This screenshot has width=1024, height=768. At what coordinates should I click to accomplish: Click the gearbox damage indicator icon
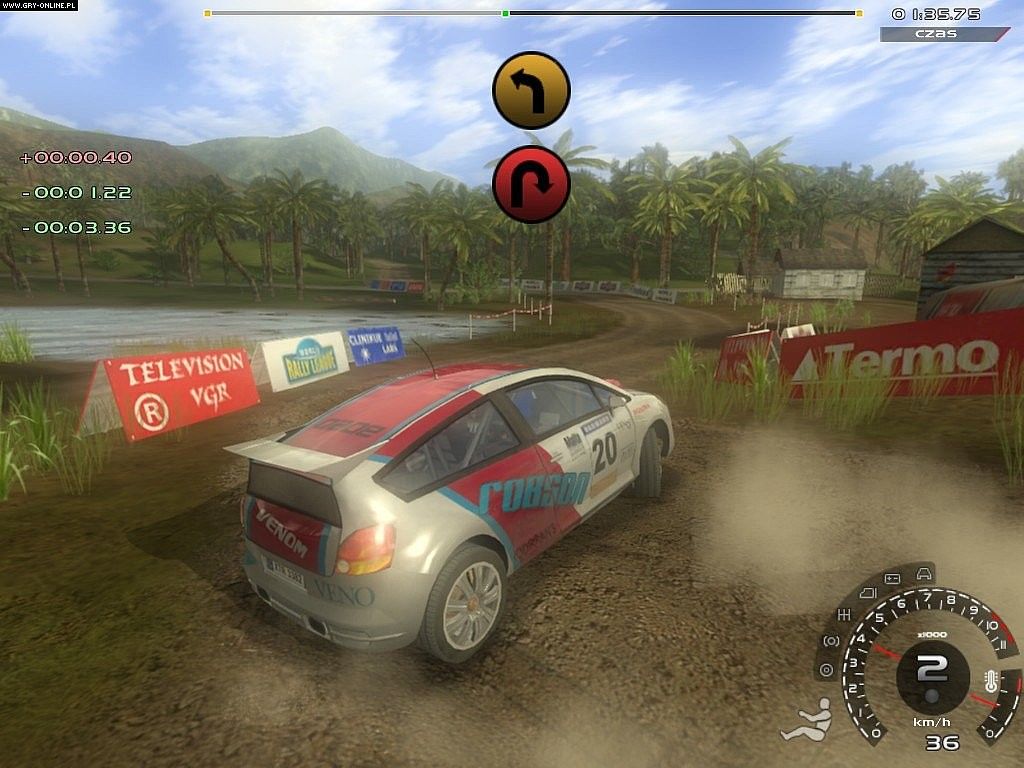(845, 614)
